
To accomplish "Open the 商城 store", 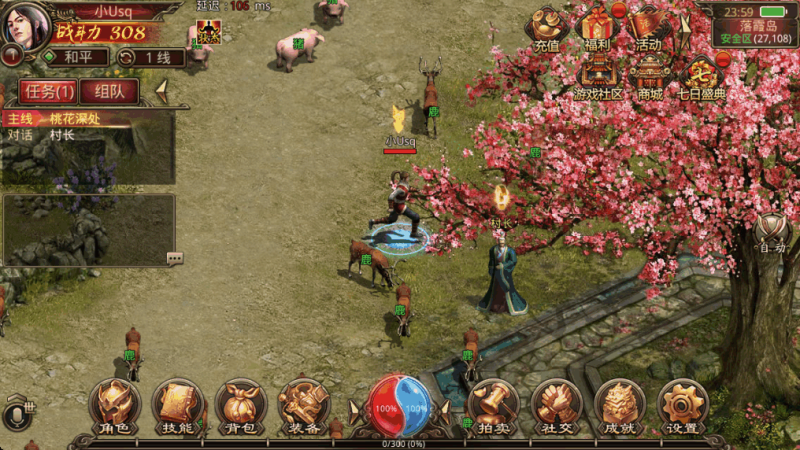I will click(x=650, y=75).
